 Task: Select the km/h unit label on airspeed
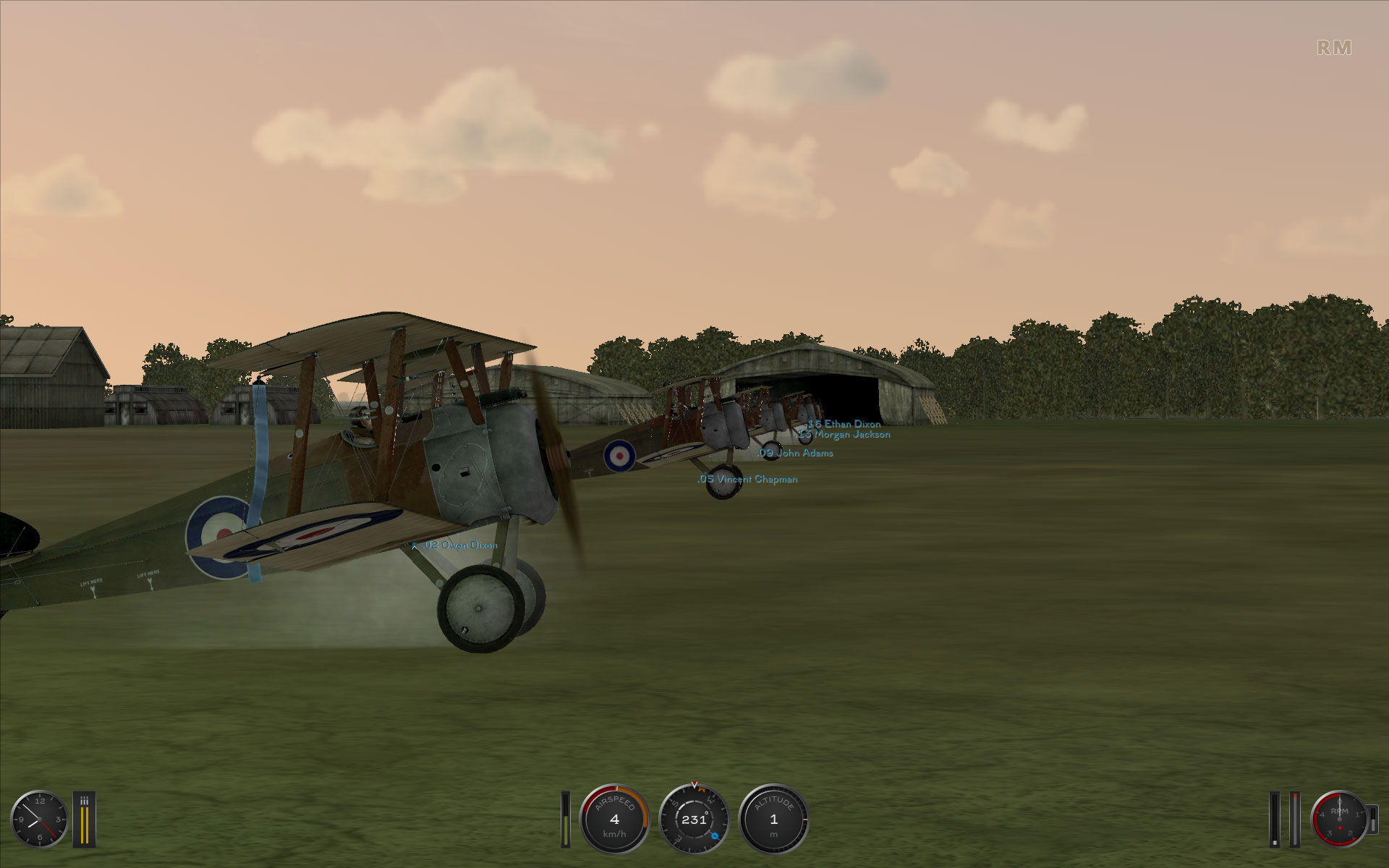coord(615,835)
